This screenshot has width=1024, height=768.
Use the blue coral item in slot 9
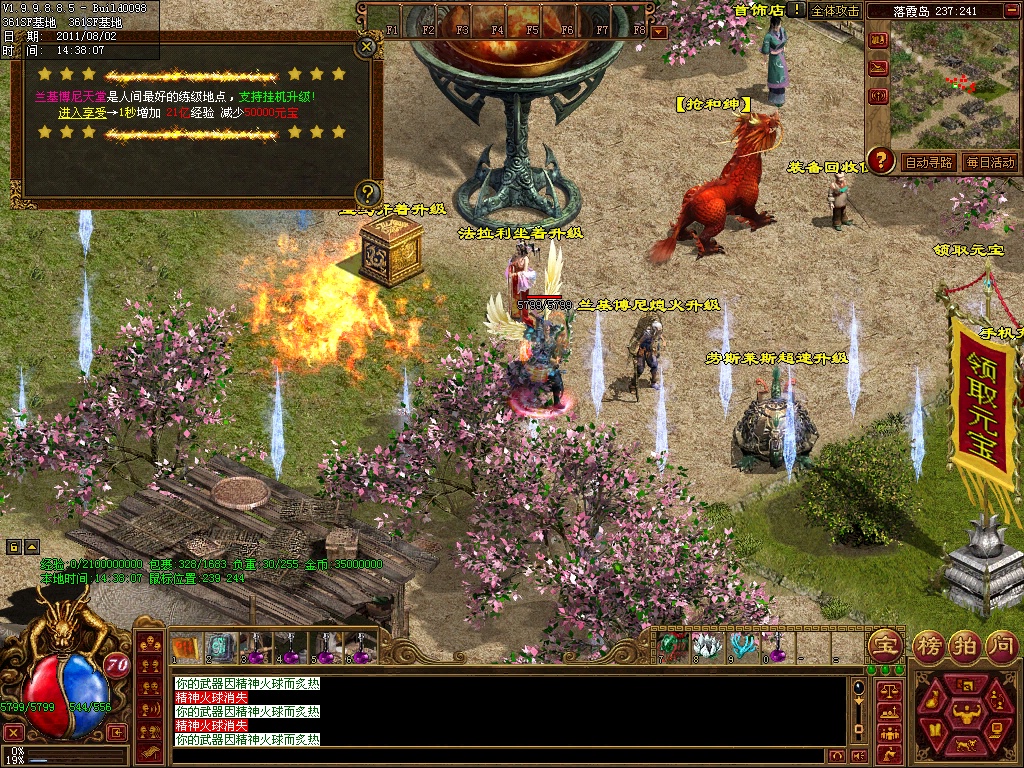click(x=742, y=646)
